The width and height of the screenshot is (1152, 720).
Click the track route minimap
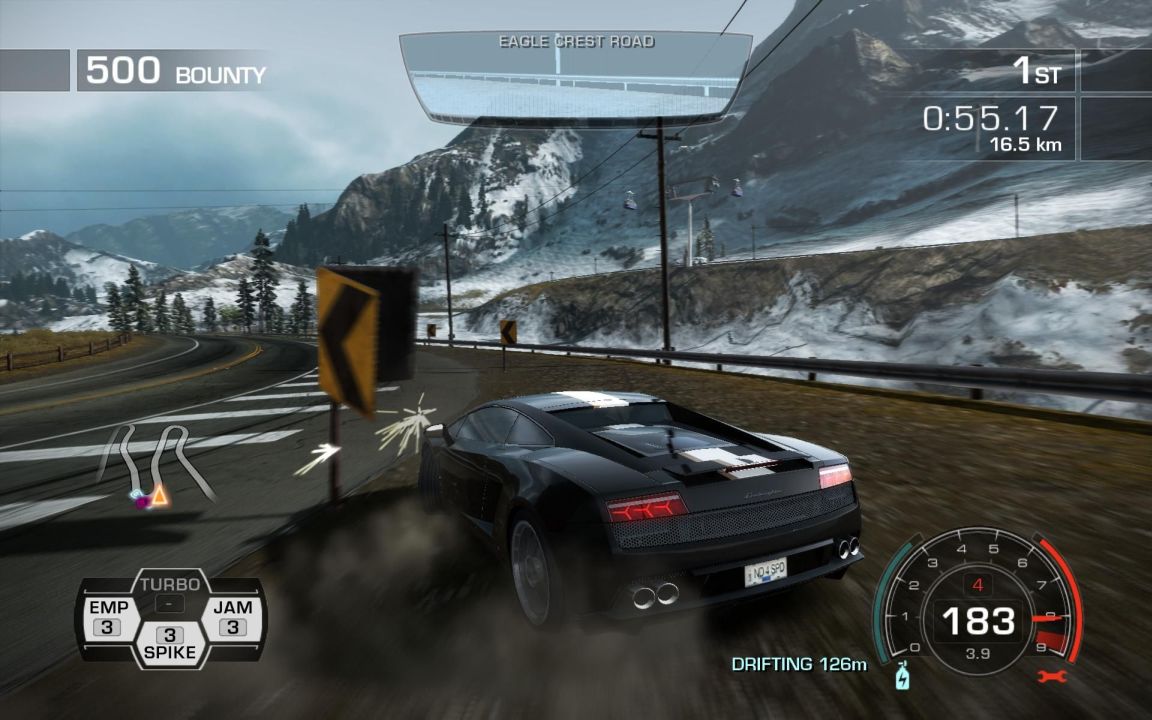(x=157, y=465)
